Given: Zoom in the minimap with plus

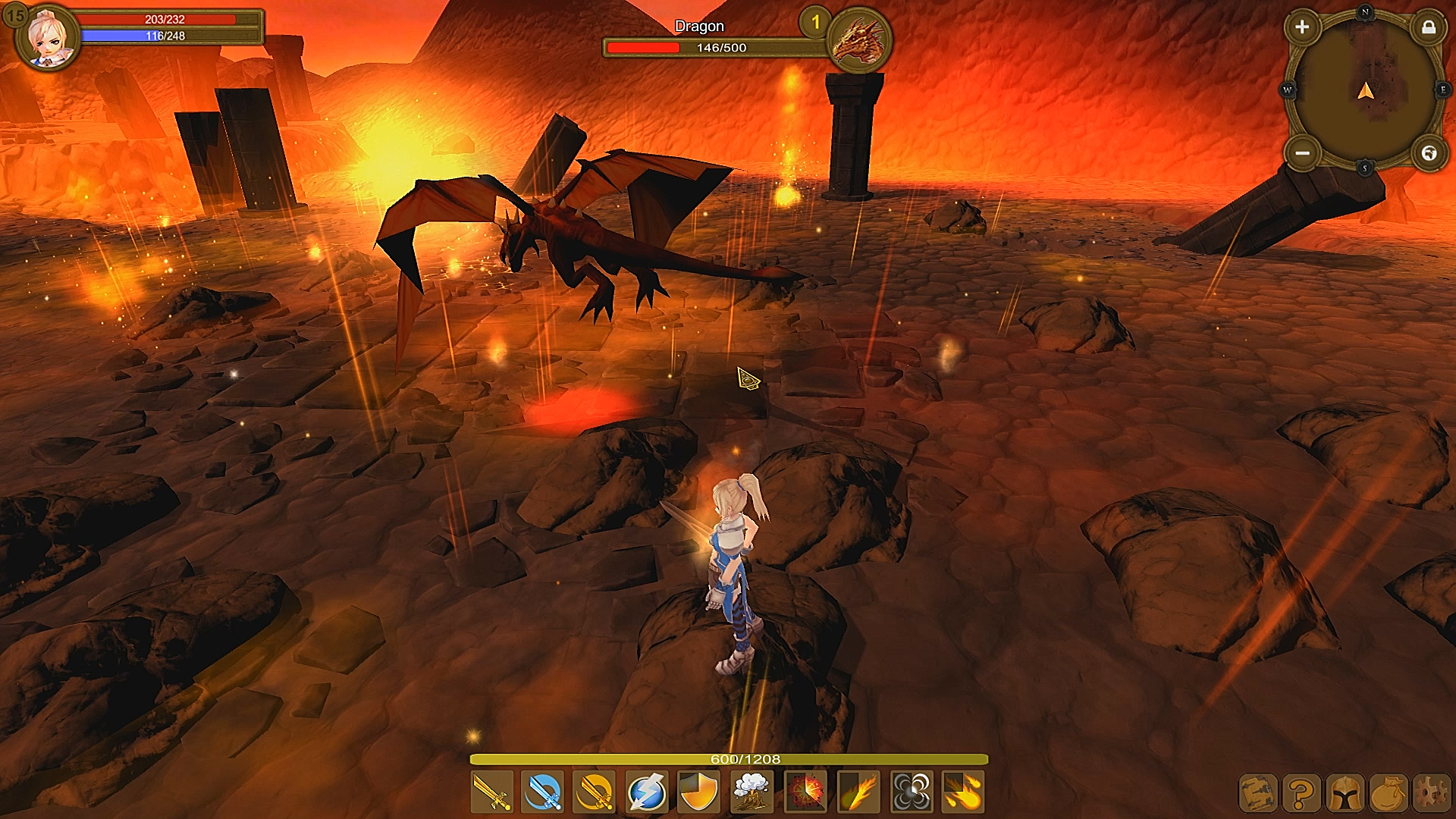Looking at the screenshot, I should pyautogui.click(x=1302, y=27).
